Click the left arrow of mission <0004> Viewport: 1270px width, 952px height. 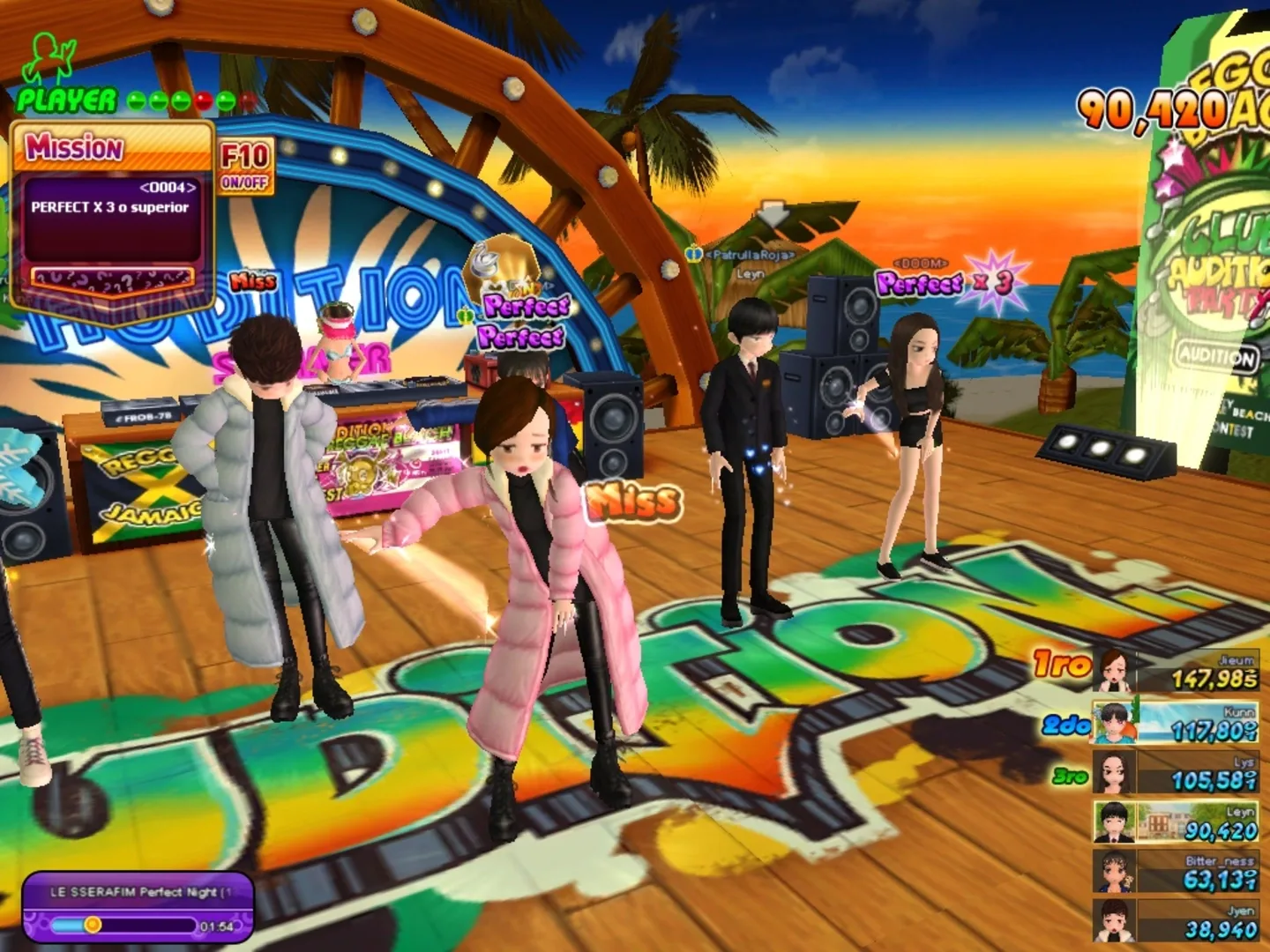click(146, 187)
